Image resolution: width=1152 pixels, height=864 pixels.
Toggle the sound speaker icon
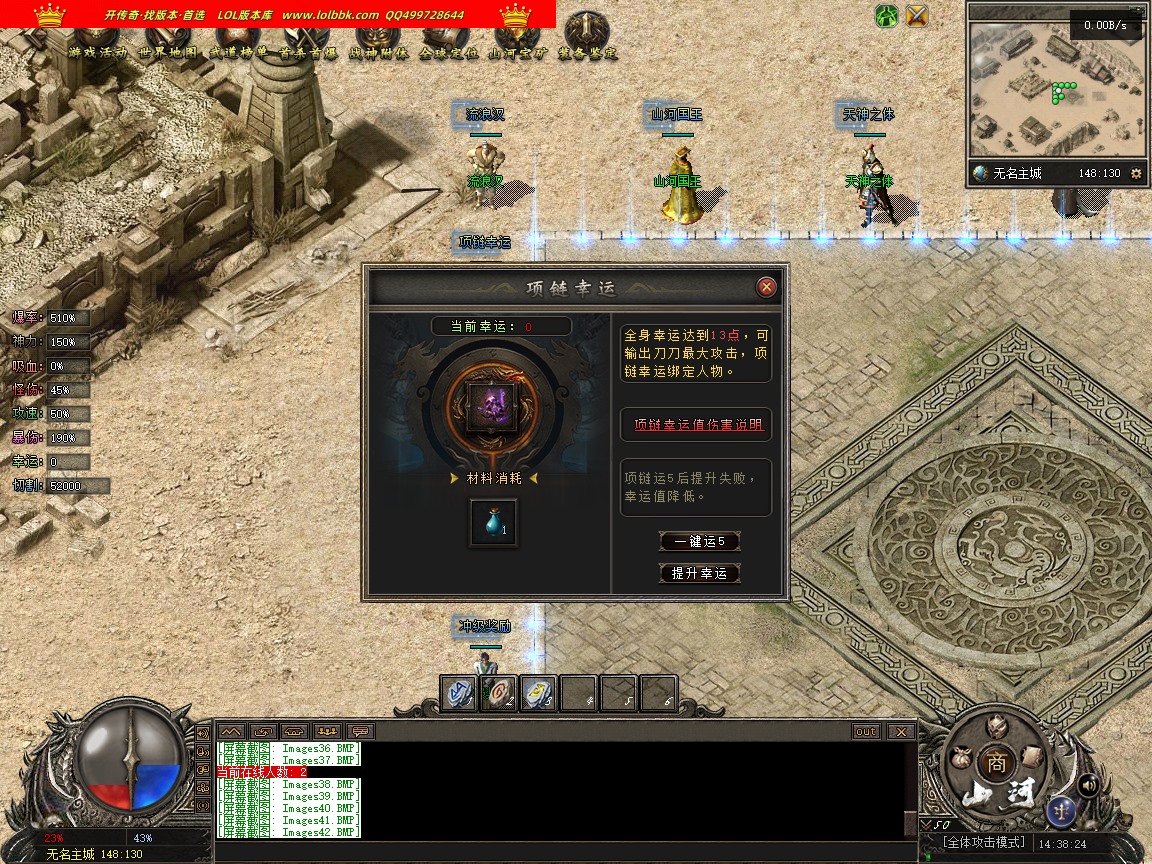pos(1089,785)
